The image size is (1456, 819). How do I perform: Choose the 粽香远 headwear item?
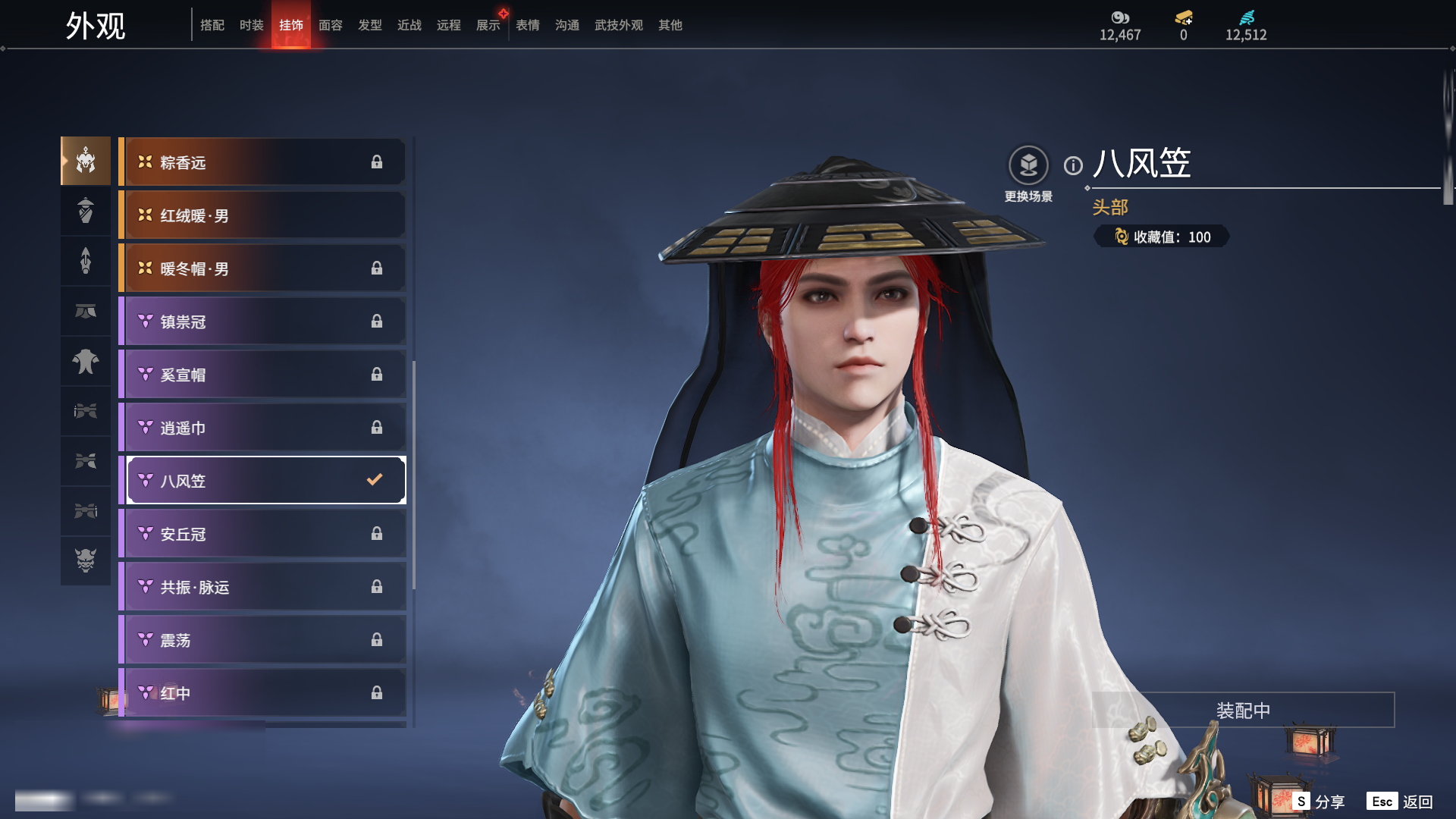[x=262, y=162]
